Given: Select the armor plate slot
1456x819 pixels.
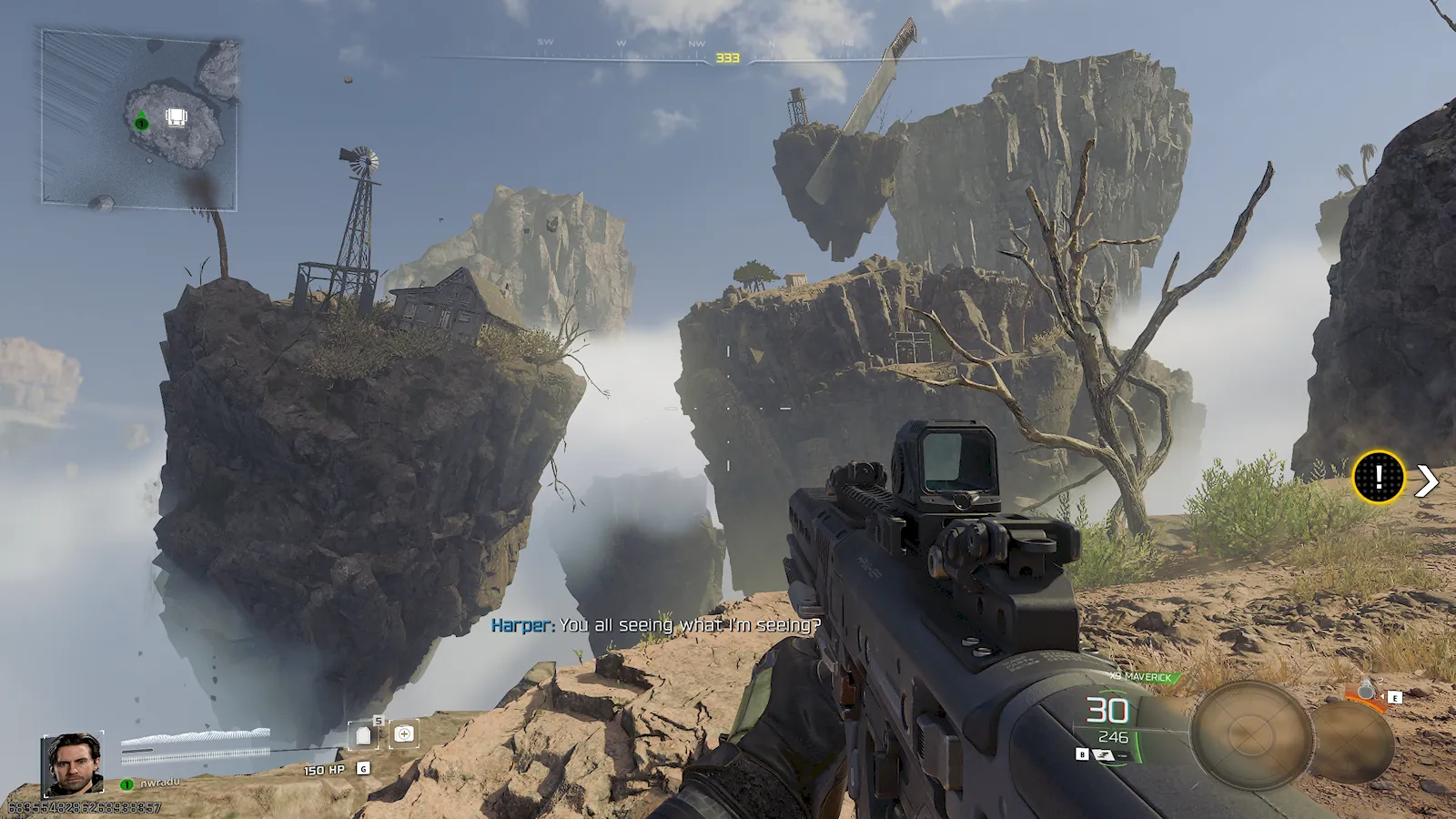Looking at the screenshot, I should click(x=363, y=734).
